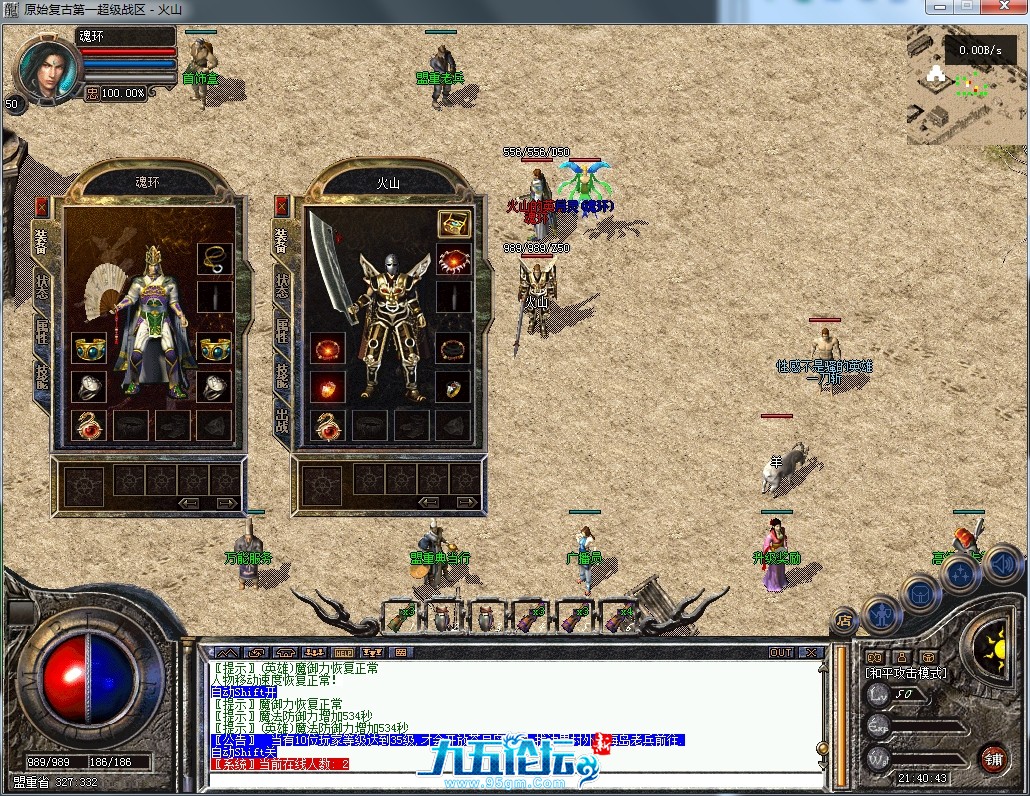Image resolution: width=1030 pixels, height=796 pixels.
Task: Click the OUT button above the chat
Action: tap(781, 653)
